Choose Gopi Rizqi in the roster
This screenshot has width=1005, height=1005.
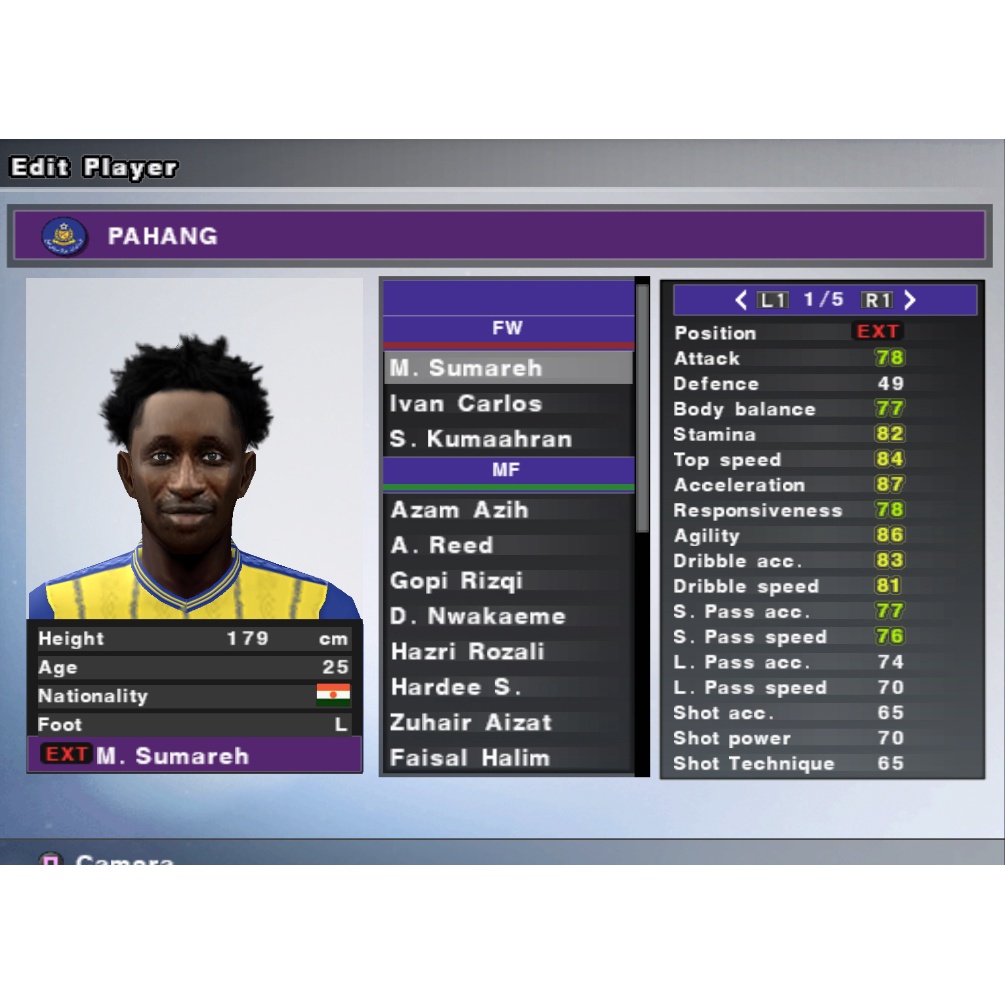tap(507, 581)
